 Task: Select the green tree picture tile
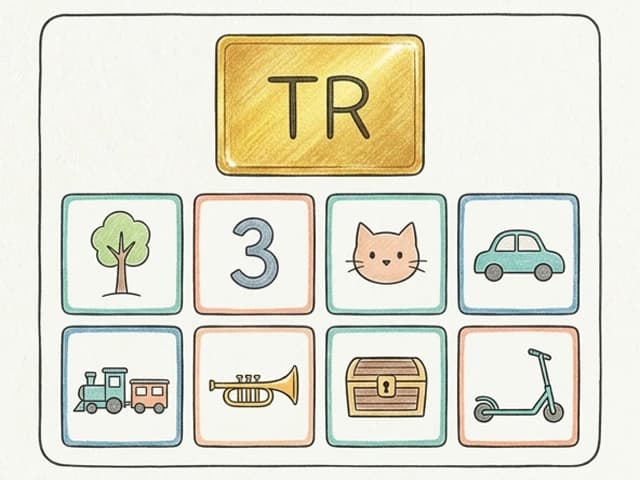point(121,254)
